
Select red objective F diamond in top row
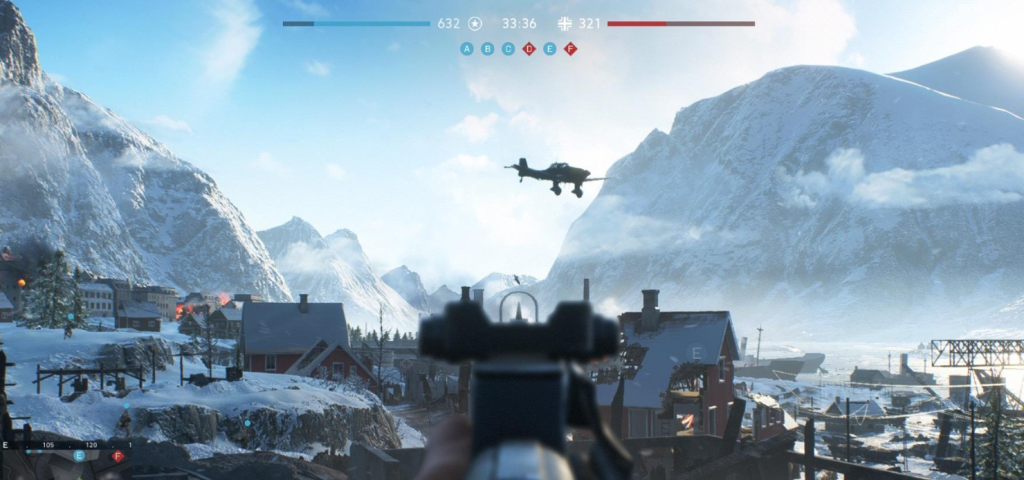point(570,48)
